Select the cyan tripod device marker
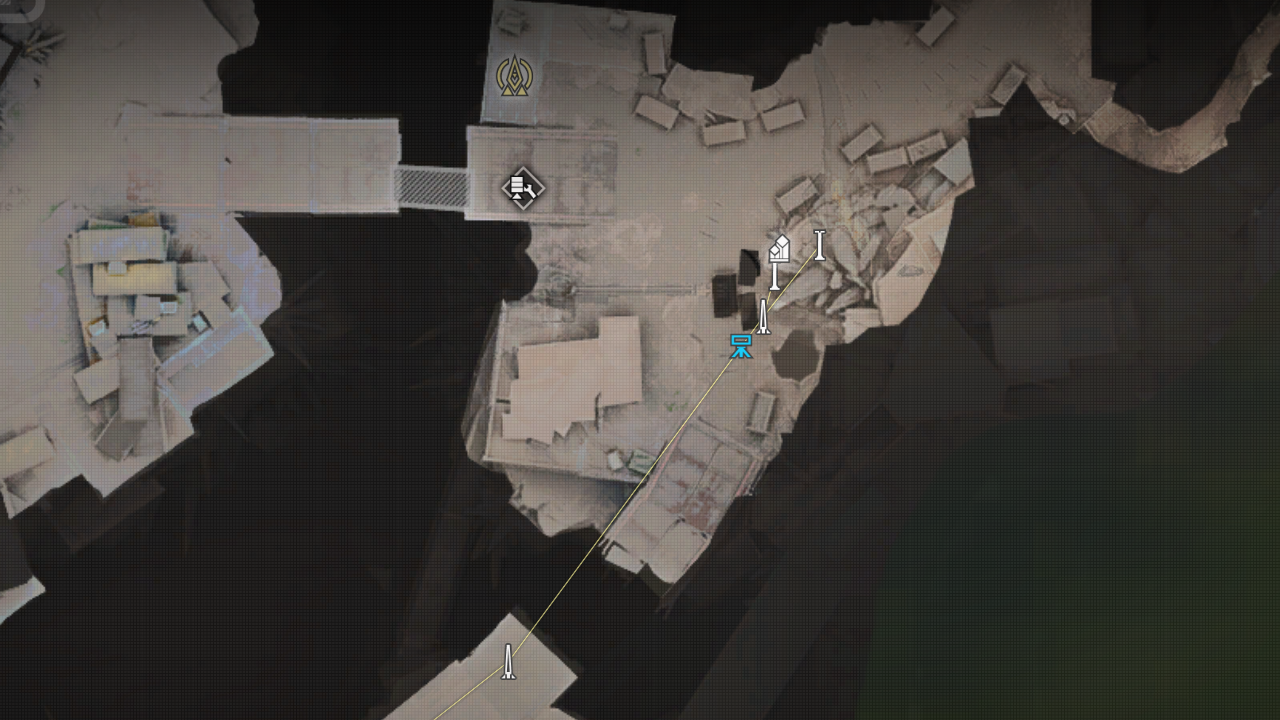 point(741,347)
